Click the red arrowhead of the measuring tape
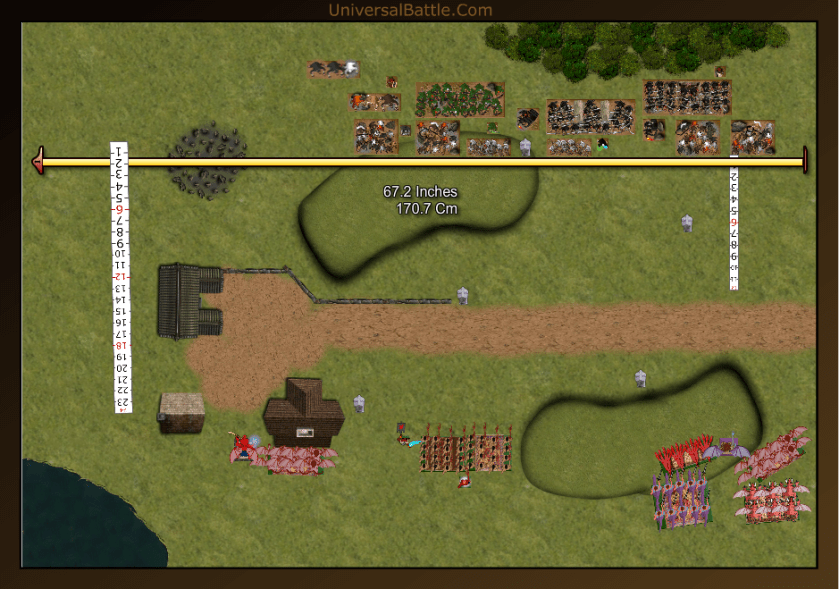The width and height of the screenshot is (839, 589). pos(38,161)
